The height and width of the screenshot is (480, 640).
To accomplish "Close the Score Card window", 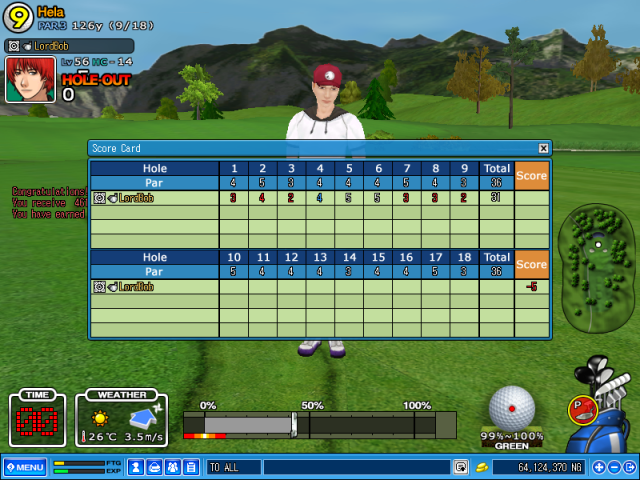I will click(x=543, y=148).
